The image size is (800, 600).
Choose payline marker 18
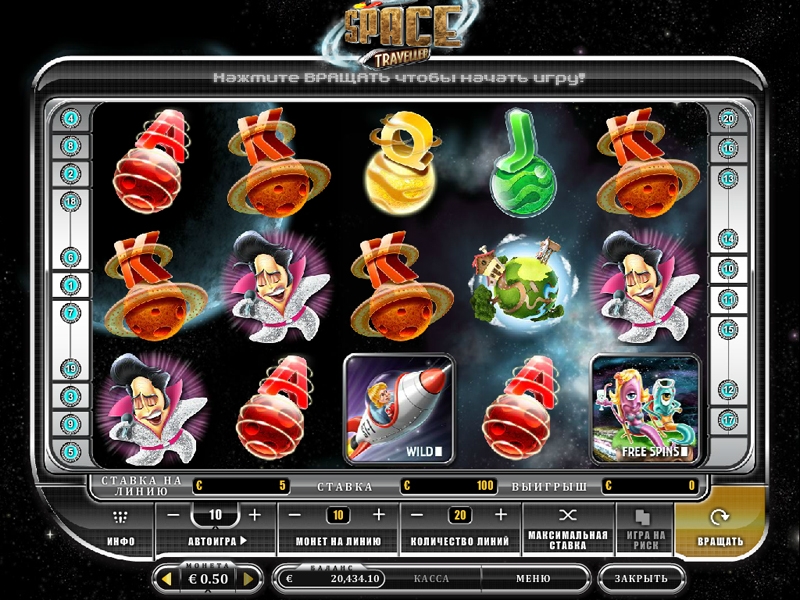coord(71,201)
